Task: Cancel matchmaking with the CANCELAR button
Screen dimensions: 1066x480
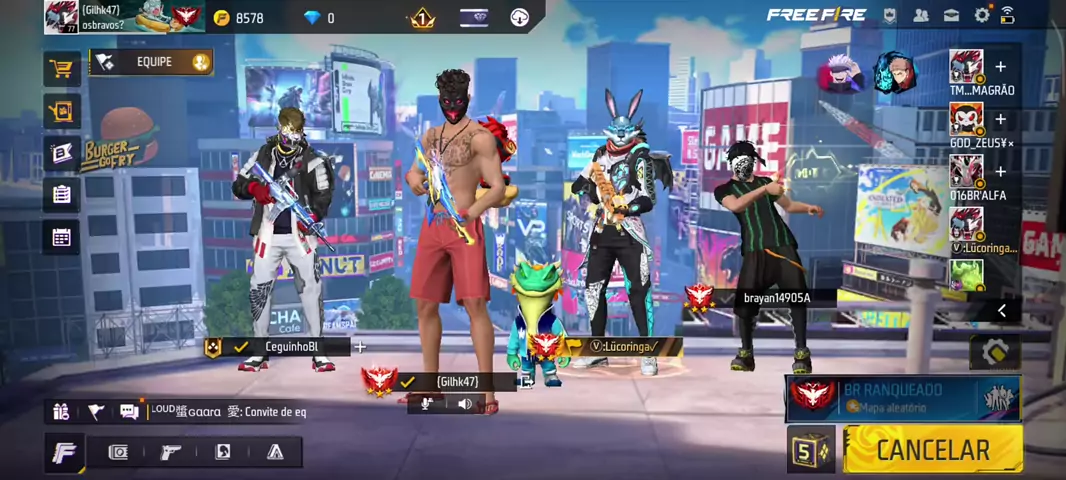Action: click(931, 450)
